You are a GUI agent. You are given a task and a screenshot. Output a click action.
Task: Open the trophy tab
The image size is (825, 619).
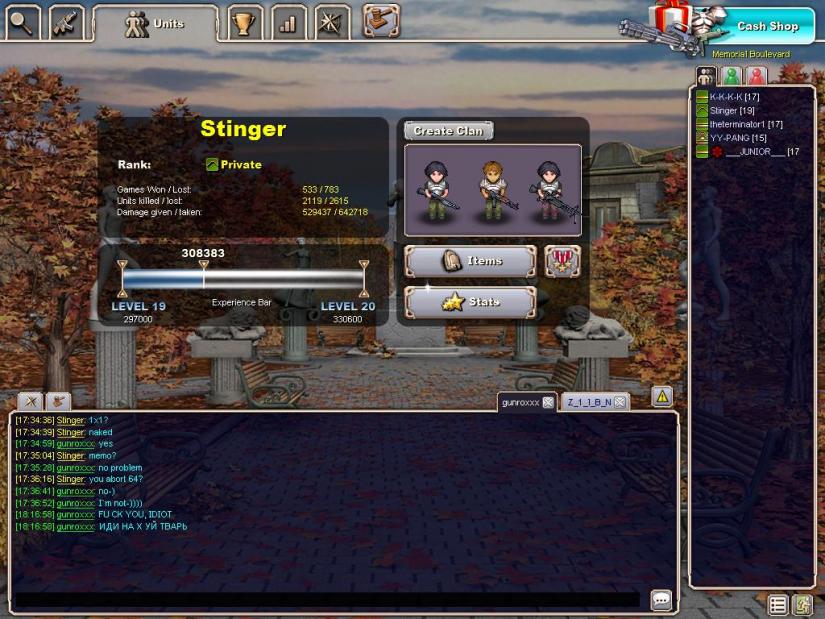243,22
